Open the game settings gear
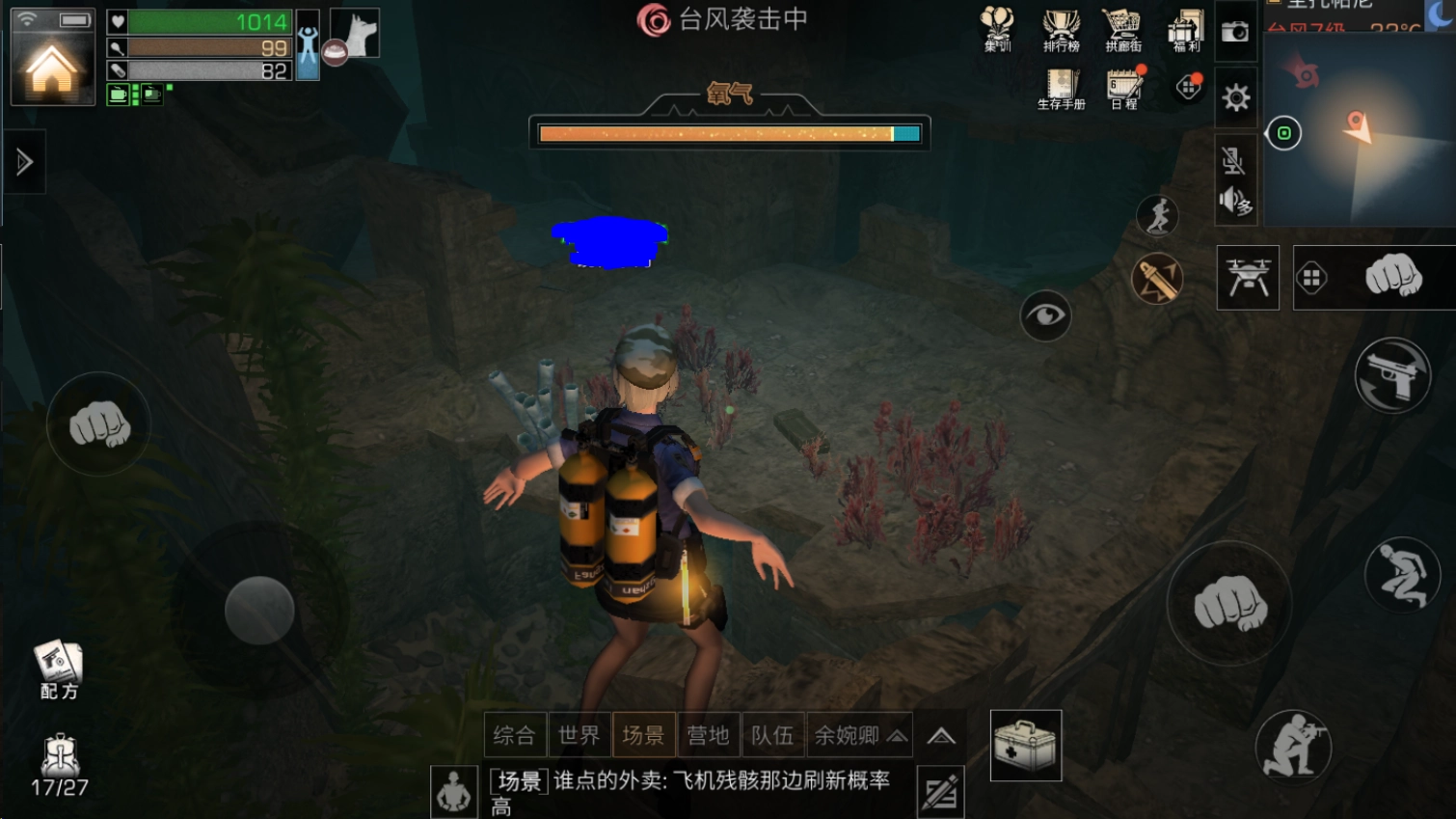This screenshot has width=1456, height=819. 1236,96
